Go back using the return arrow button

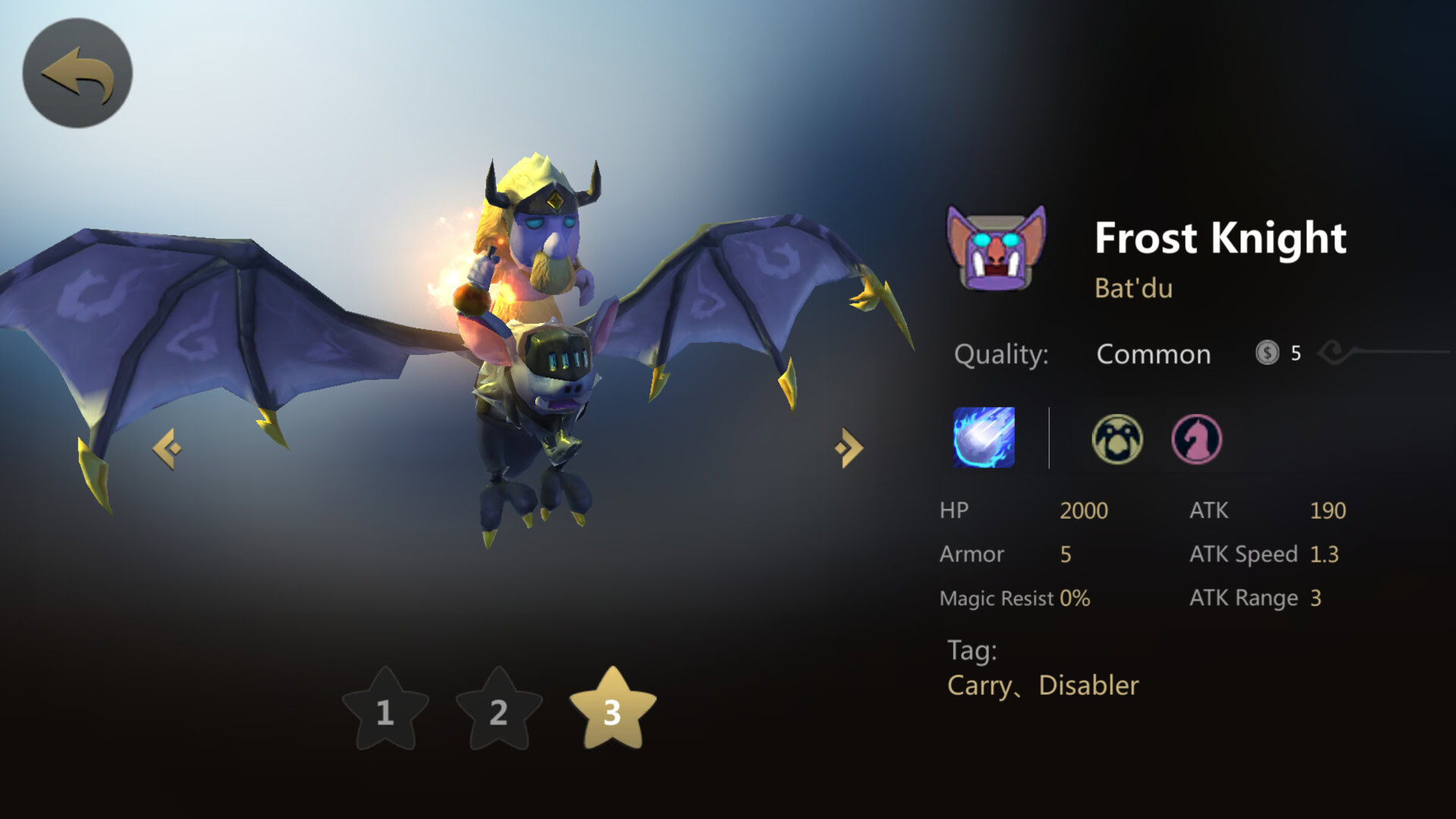coord(77,74)
